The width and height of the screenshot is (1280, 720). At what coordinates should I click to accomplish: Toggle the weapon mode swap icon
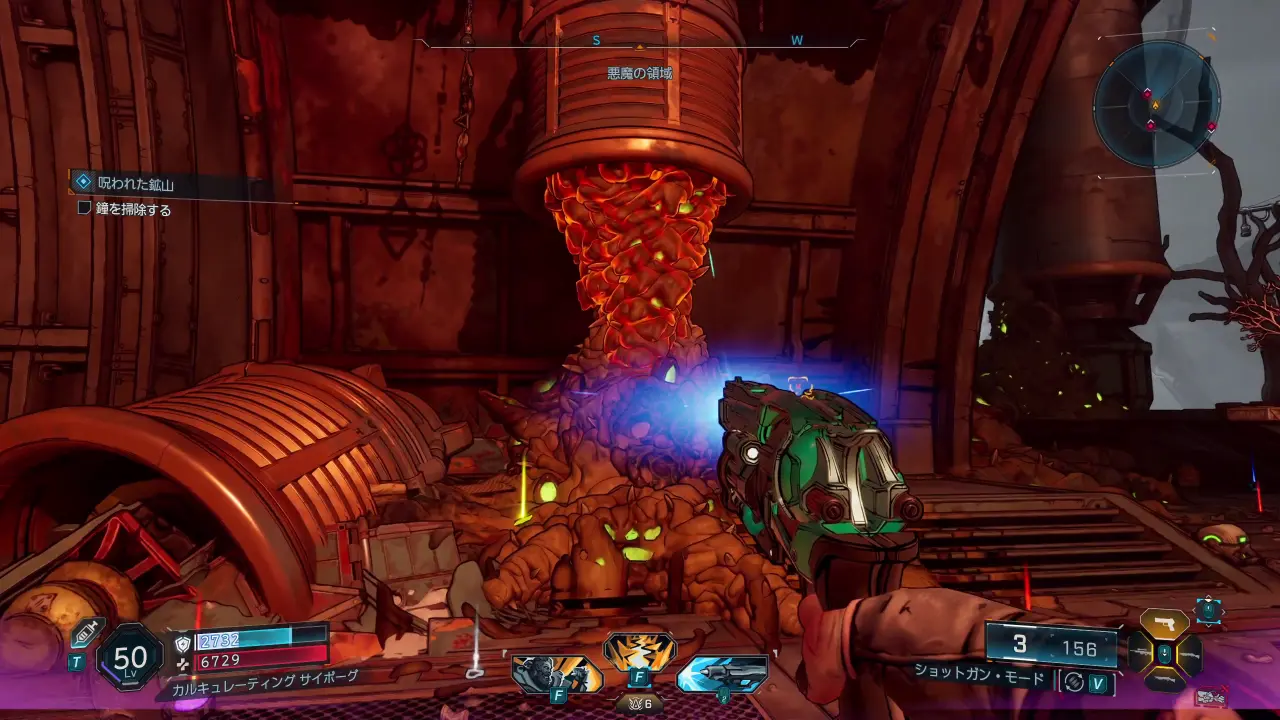(x=1075, y=682)
